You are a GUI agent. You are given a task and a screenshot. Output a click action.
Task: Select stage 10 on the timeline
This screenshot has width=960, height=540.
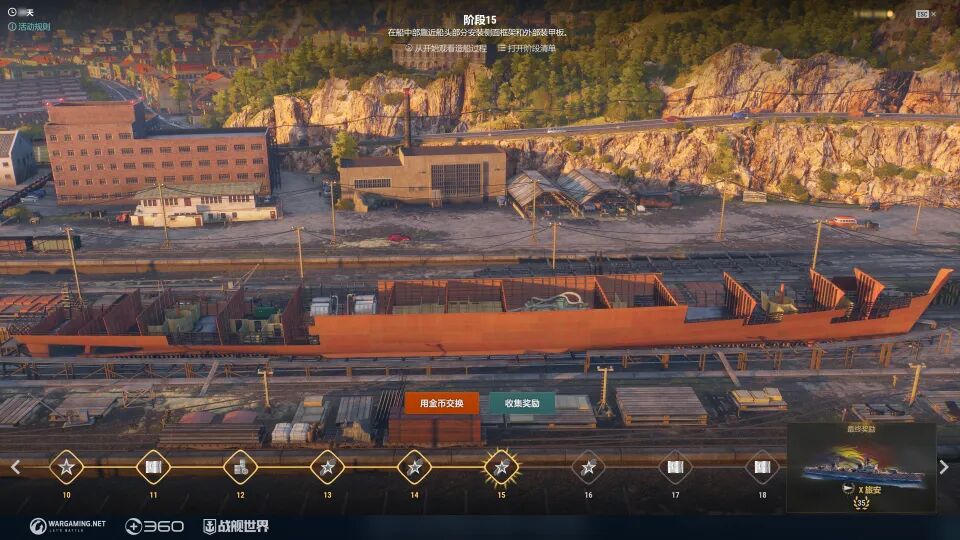click(x=66, y=466)
